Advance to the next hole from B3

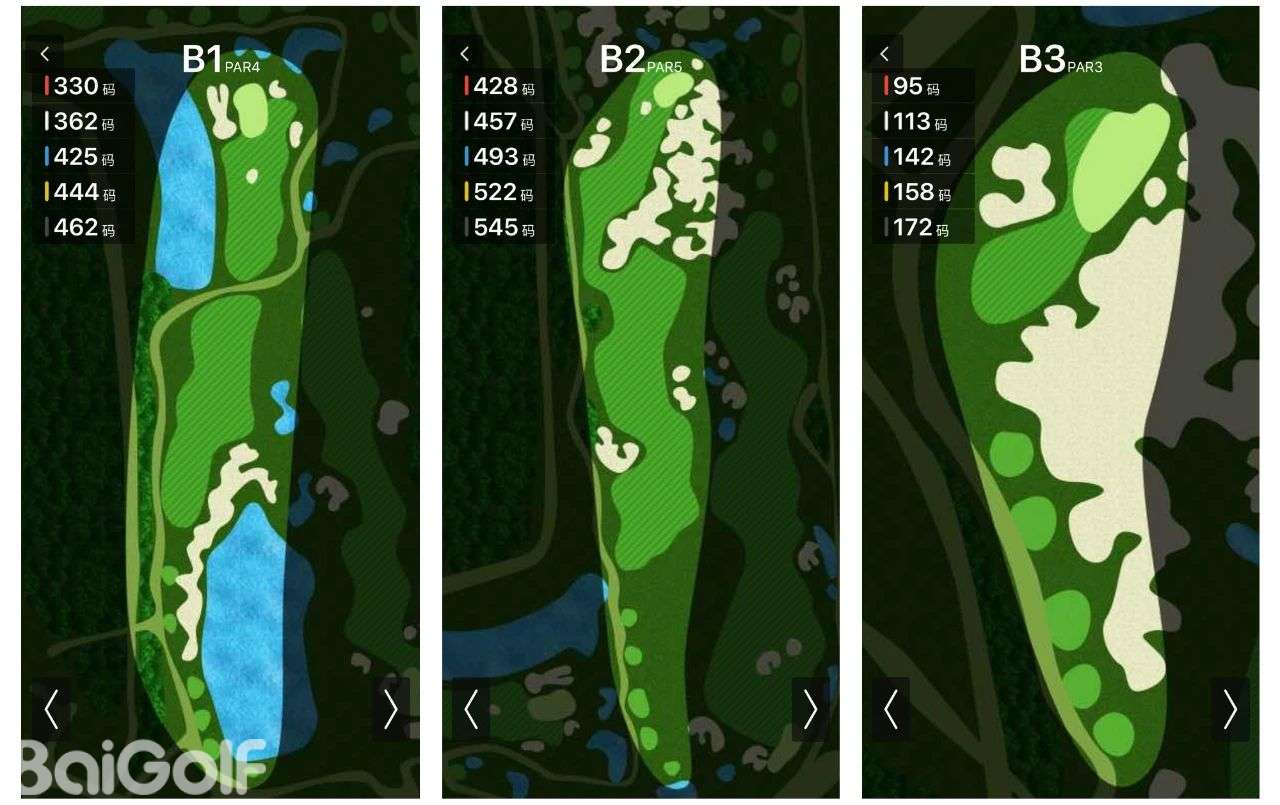coord(1230,709)
